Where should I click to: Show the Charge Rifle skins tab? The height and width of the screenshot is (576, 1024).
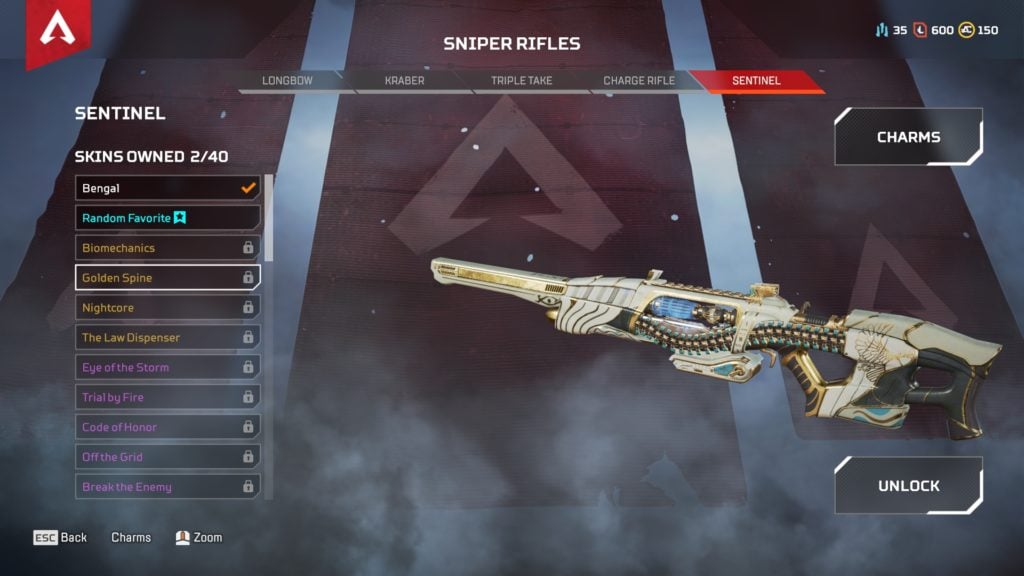639,80
